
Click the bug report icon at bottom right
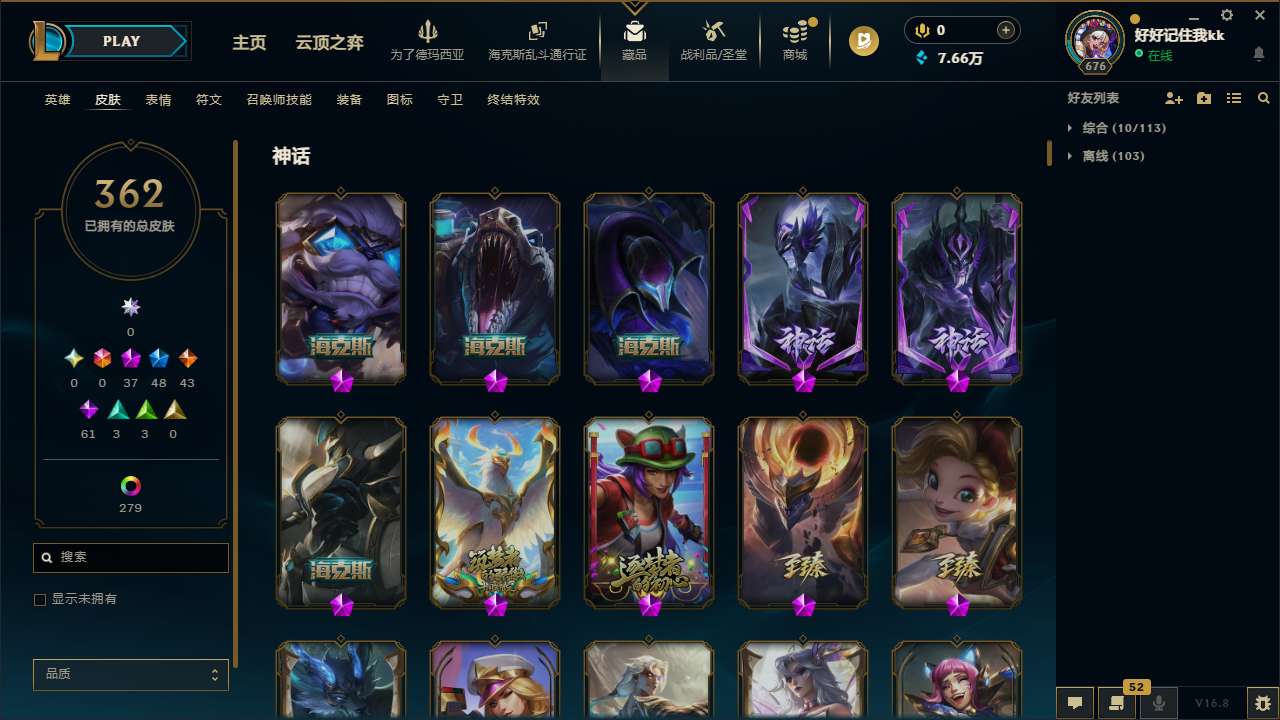pos(1262,703)
